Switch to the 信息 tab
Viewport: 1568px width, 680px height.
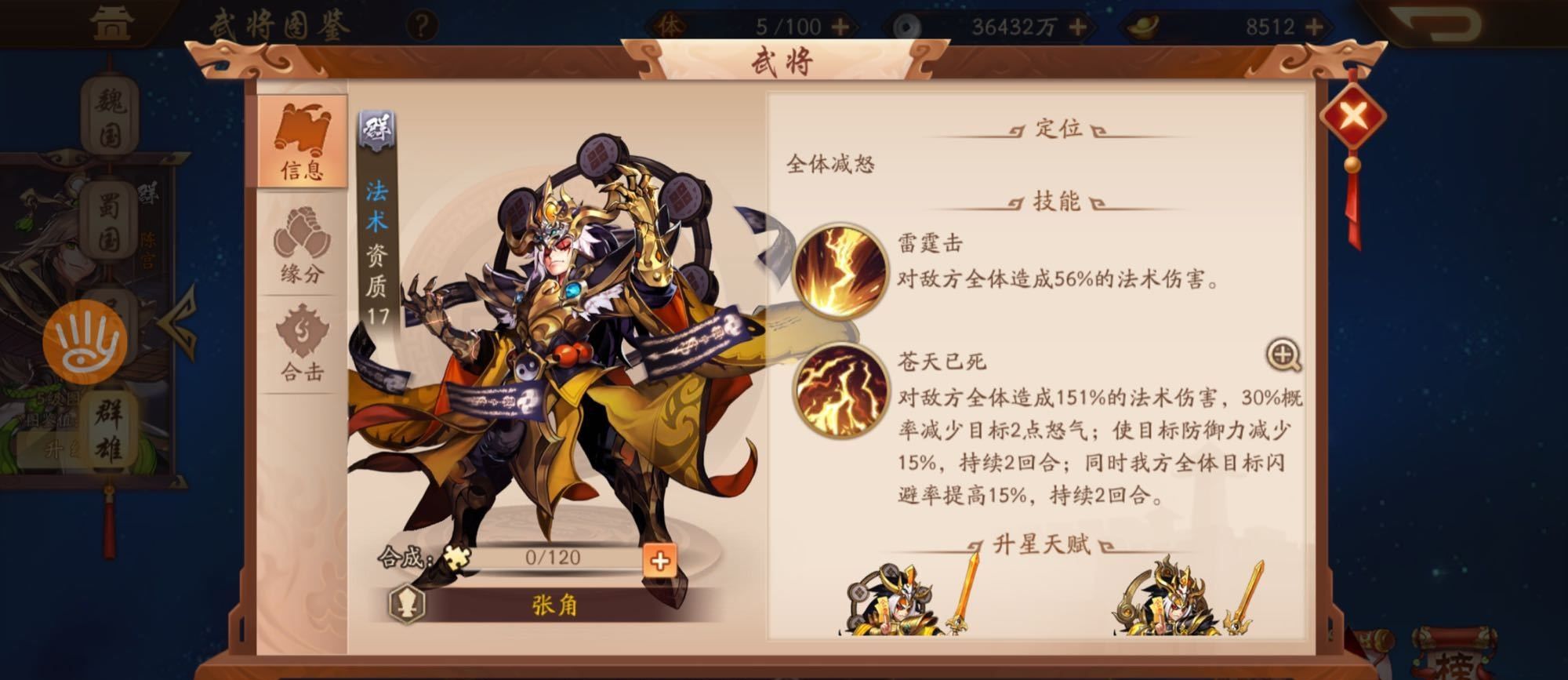(x=304, y=141)
